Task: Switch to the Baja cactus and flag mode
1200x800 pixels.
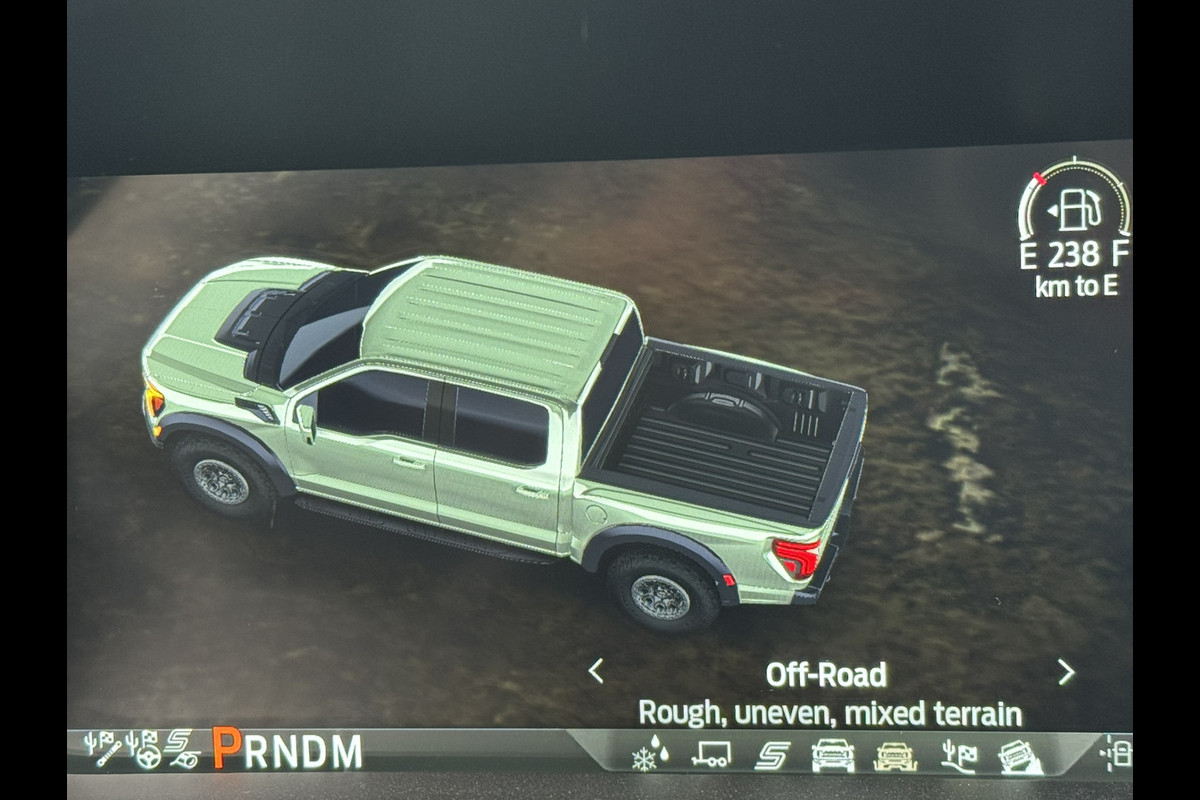Action: (959, 755)
